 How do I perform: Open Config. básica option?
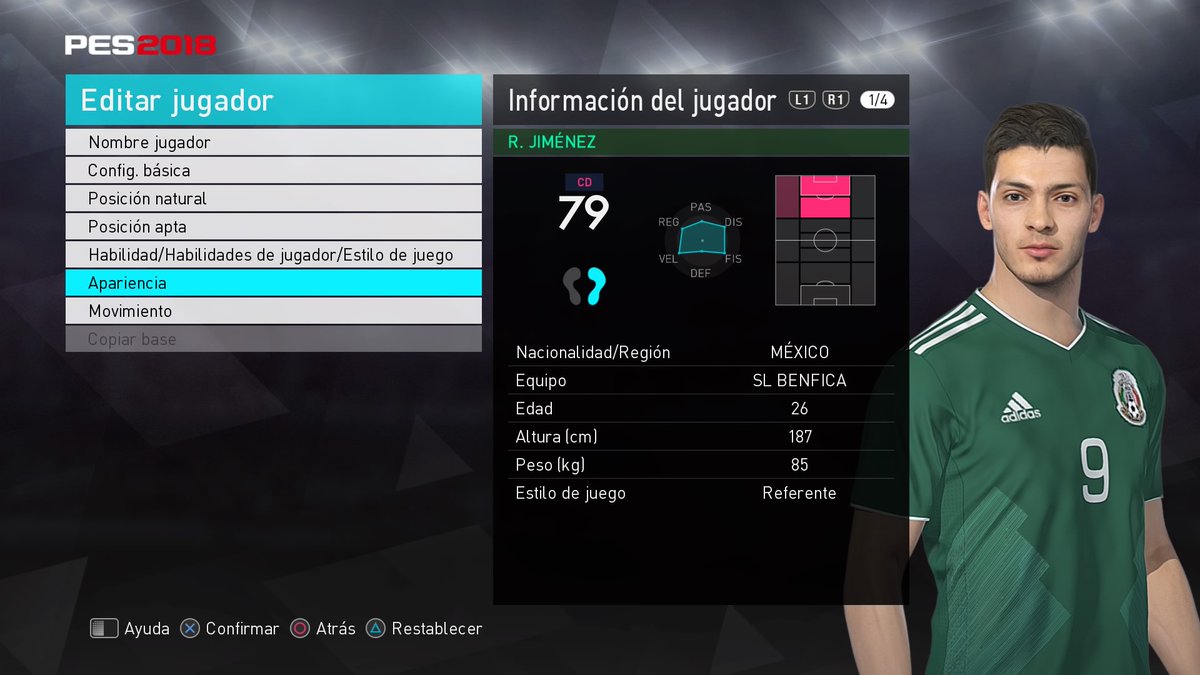pyautogui.click(x=273, y=171)
